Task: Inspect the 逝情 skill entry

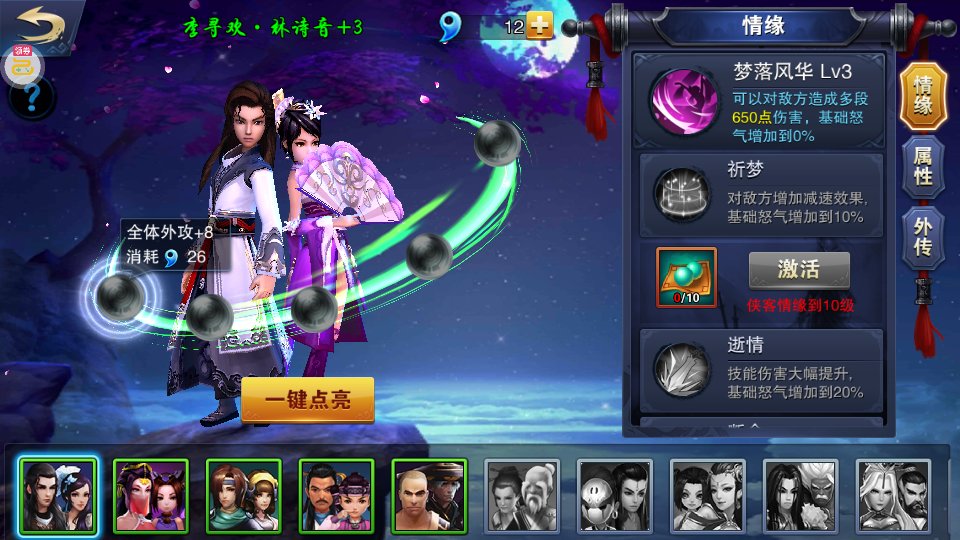Action: pos(762,367)
